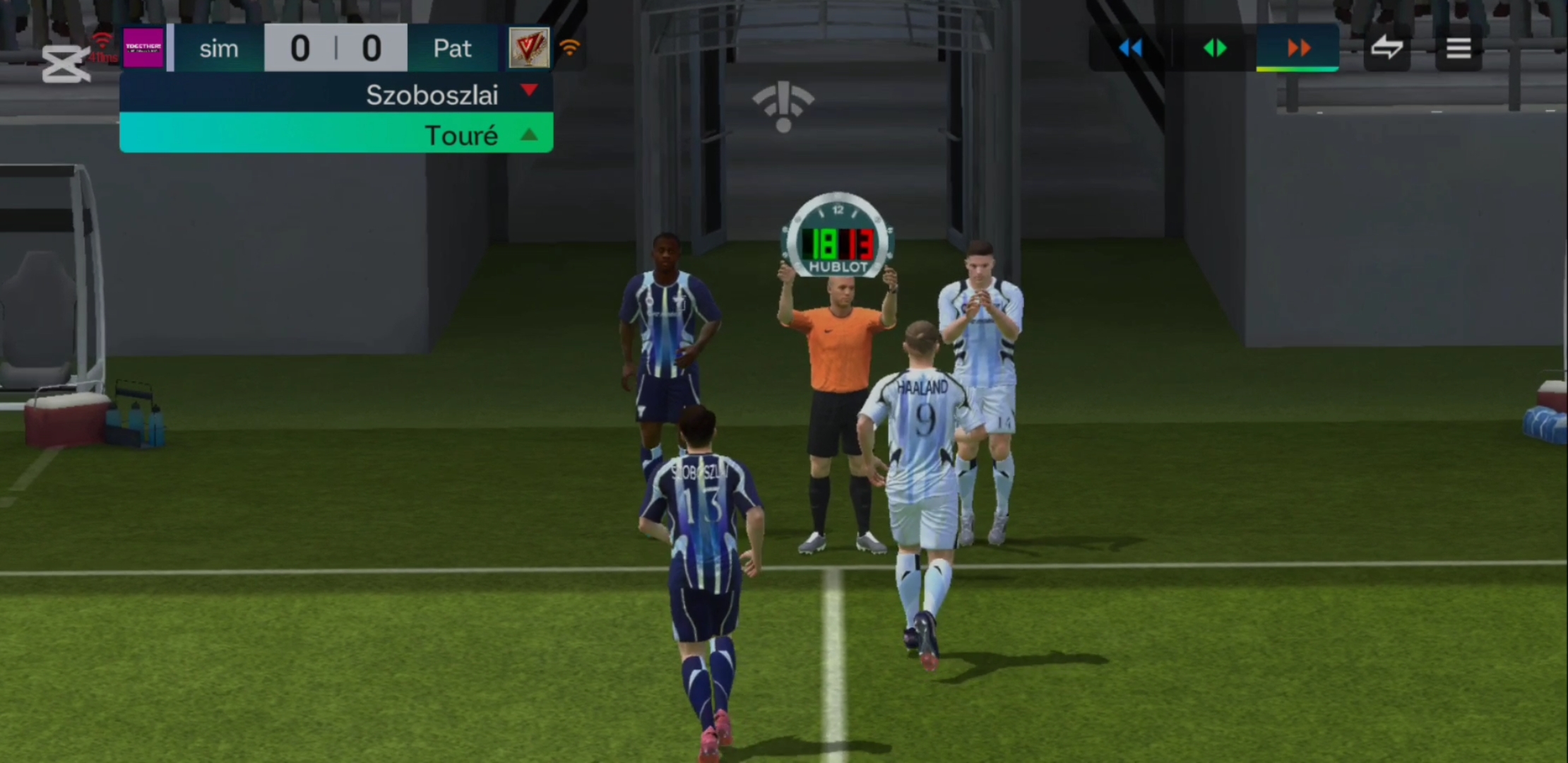Select the green normal-speed arrows button

coord(1215,48)
